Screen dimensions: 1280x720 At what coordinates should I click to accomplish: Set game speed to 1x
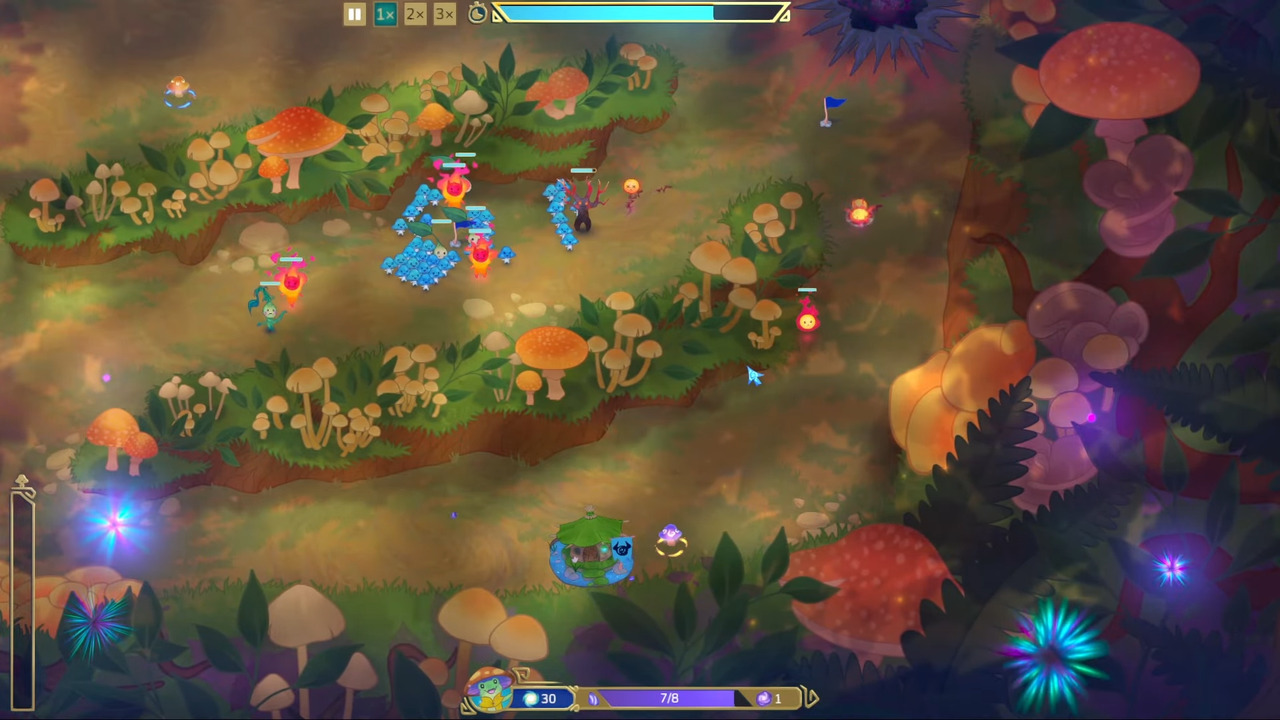click(385, 14)
